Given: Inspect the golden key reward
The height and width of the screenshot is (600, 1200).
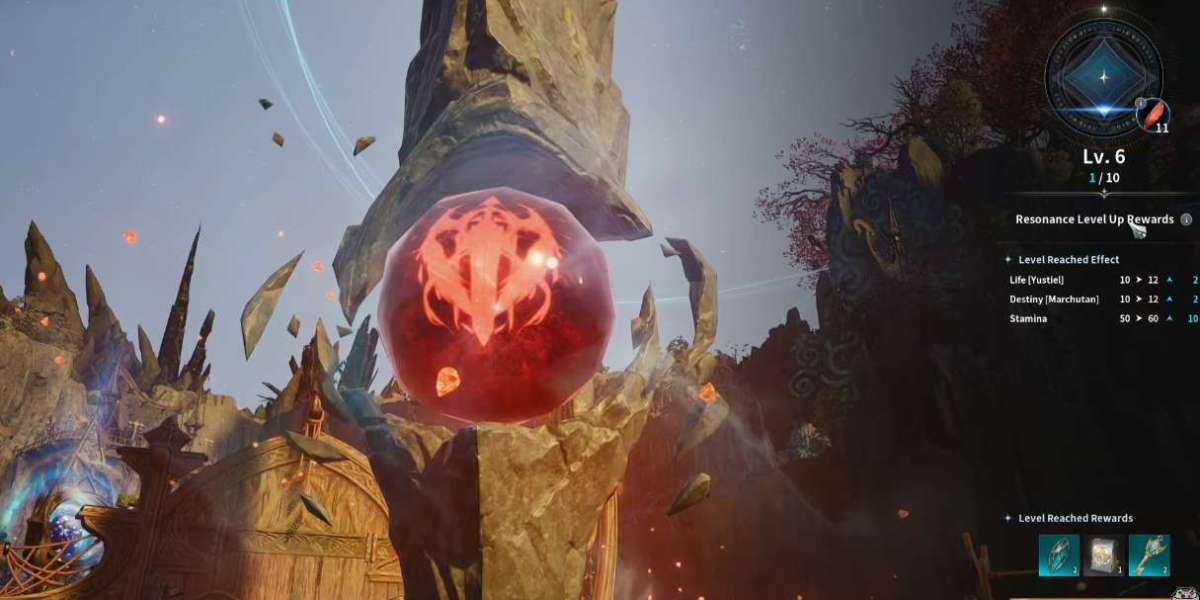Looking at the screenshot, I should (x=1148, y=554).
